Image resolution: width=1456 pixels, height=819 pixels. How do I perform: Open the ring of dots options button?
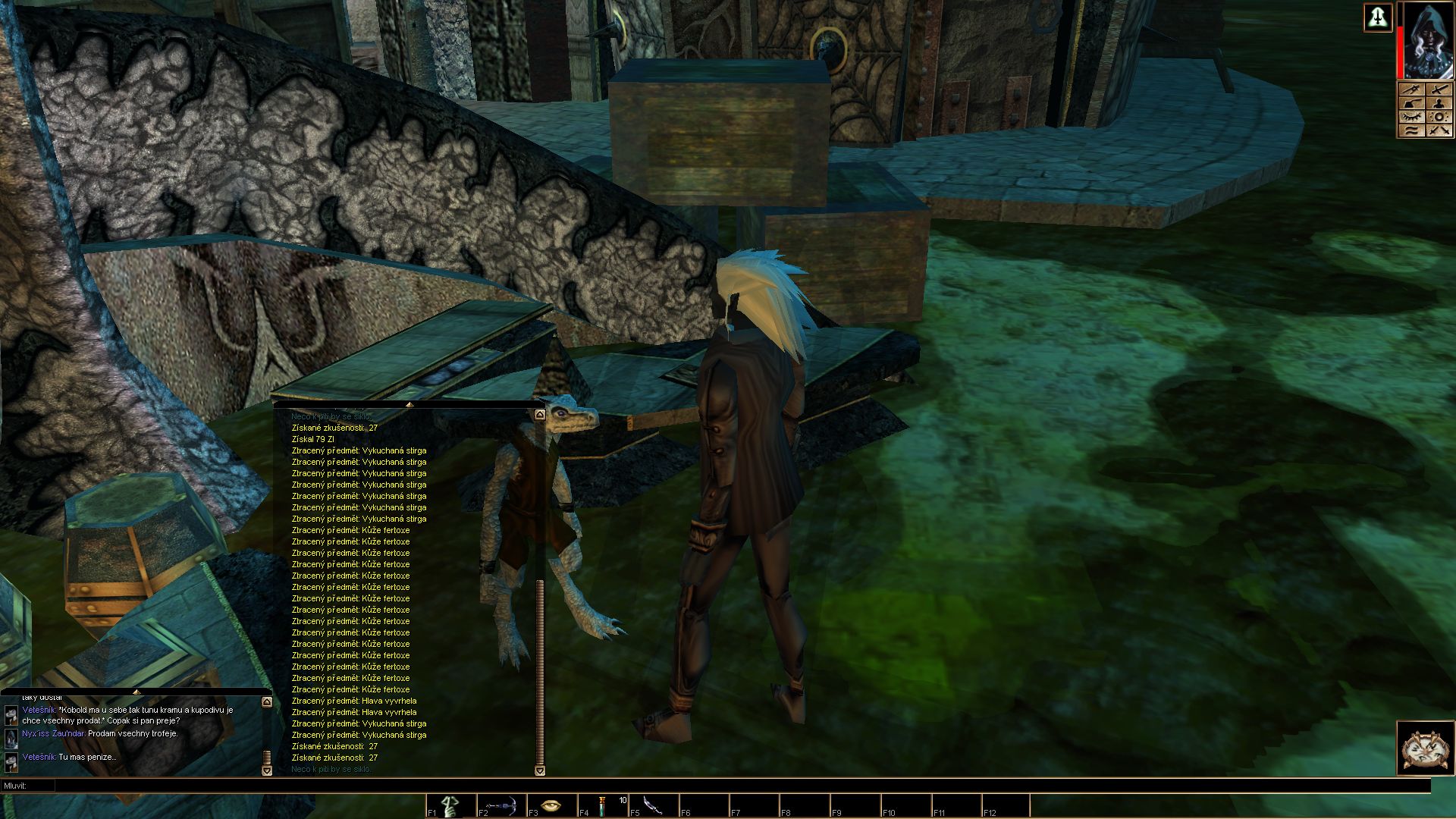(x=1439, y=117)
